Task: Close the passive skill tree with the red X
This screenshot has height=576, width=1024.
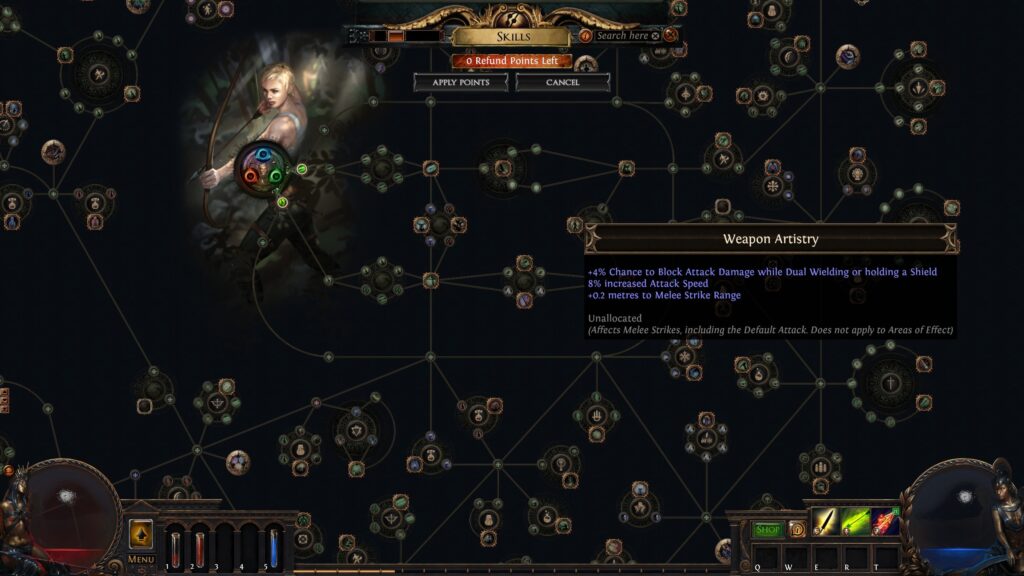Action: coord(670,35)
